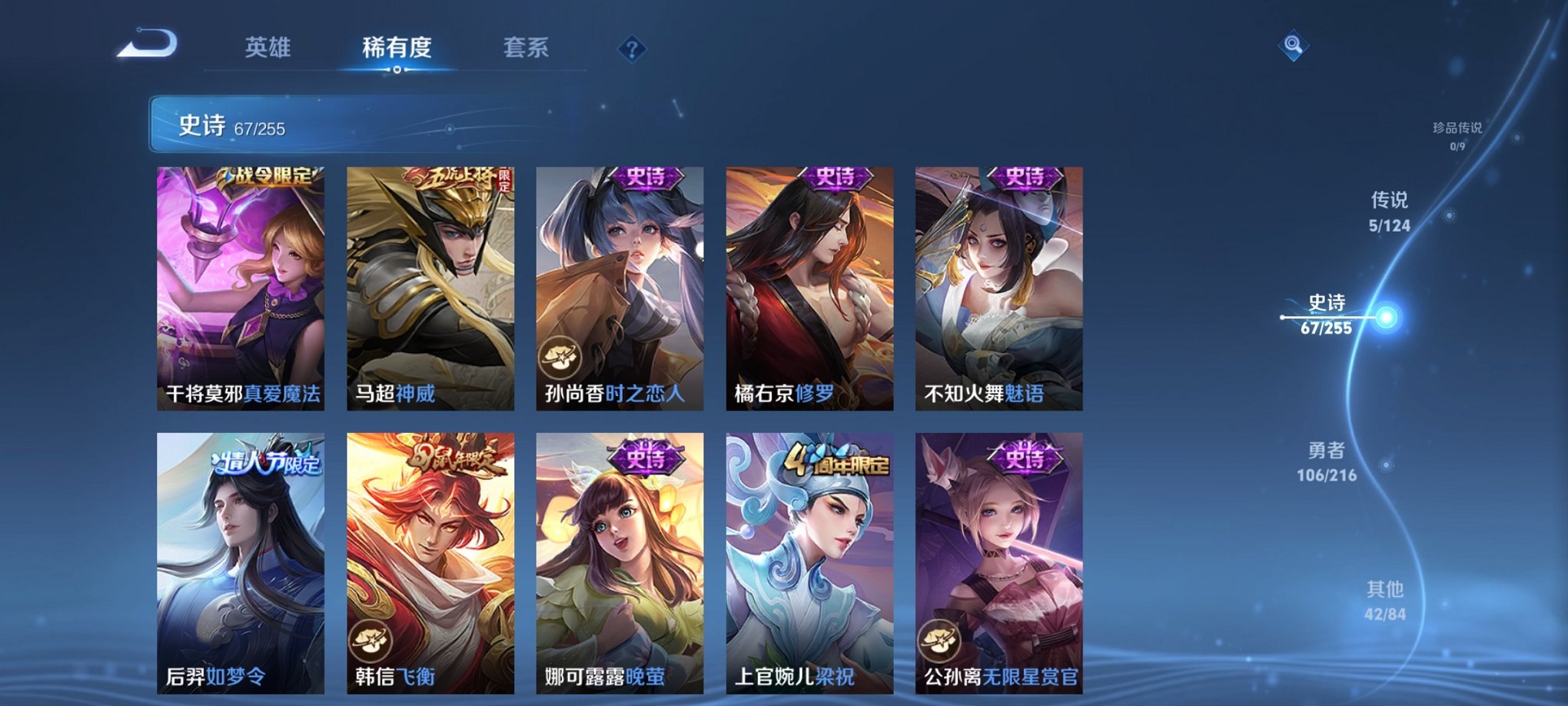The height and width of the screenshot is (706, 1568).
Task: Switch to the 英雄 tab
Action: tap(267, 48)
